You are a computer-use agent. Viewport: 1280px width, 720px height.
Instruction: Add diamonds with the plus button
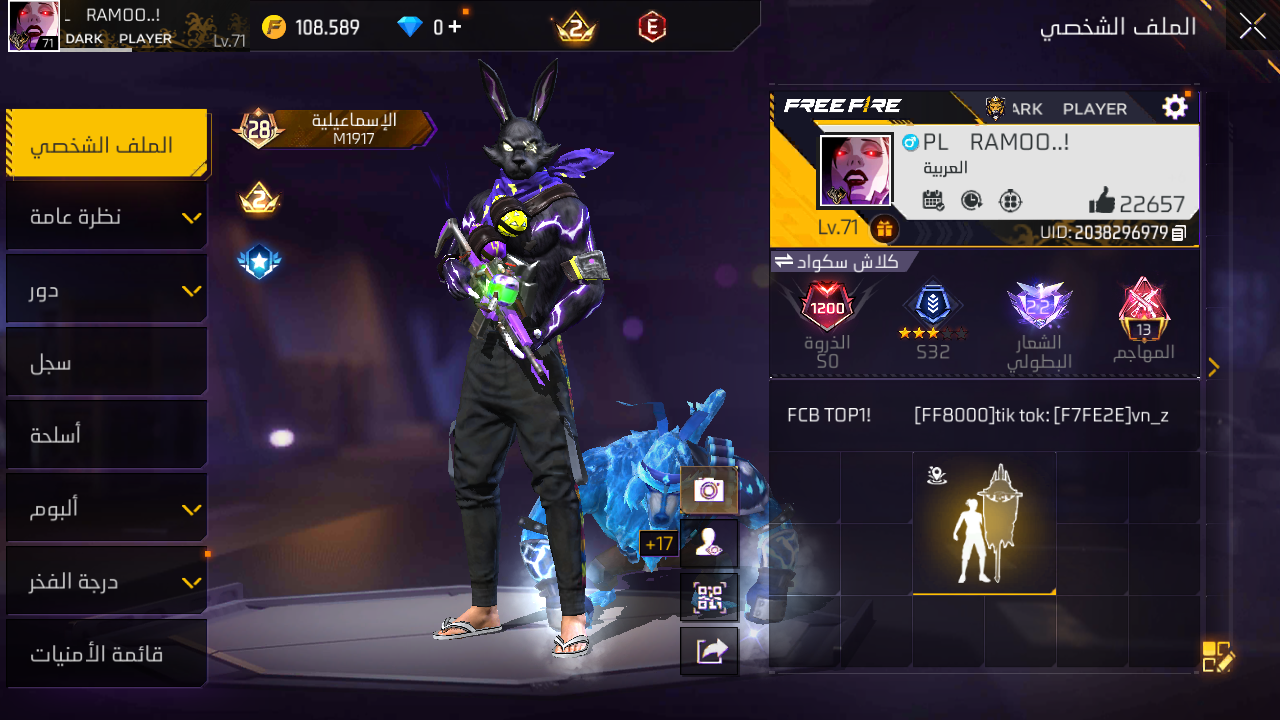point(455,27)
